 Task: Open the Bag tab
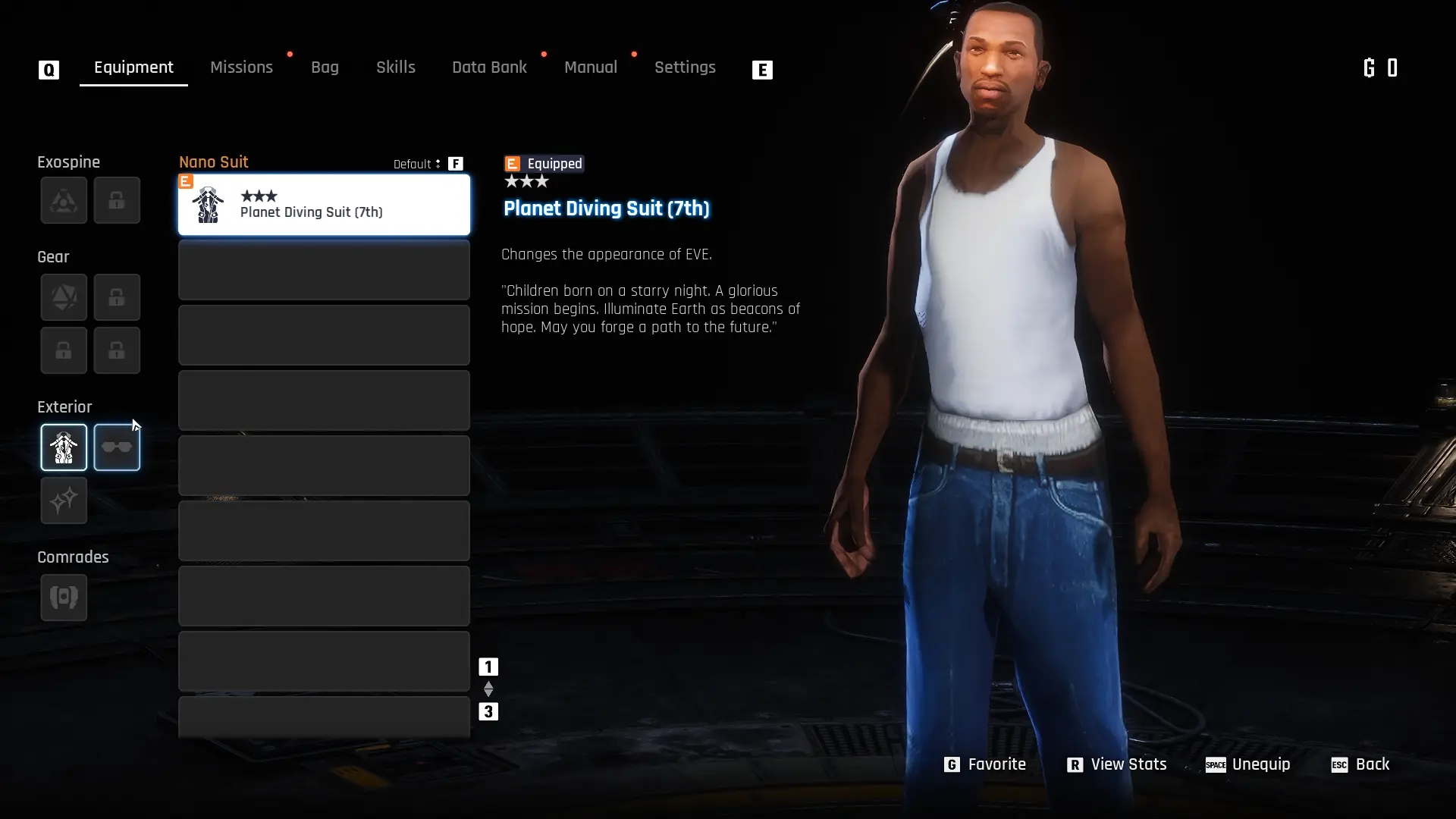click(325, 67)
